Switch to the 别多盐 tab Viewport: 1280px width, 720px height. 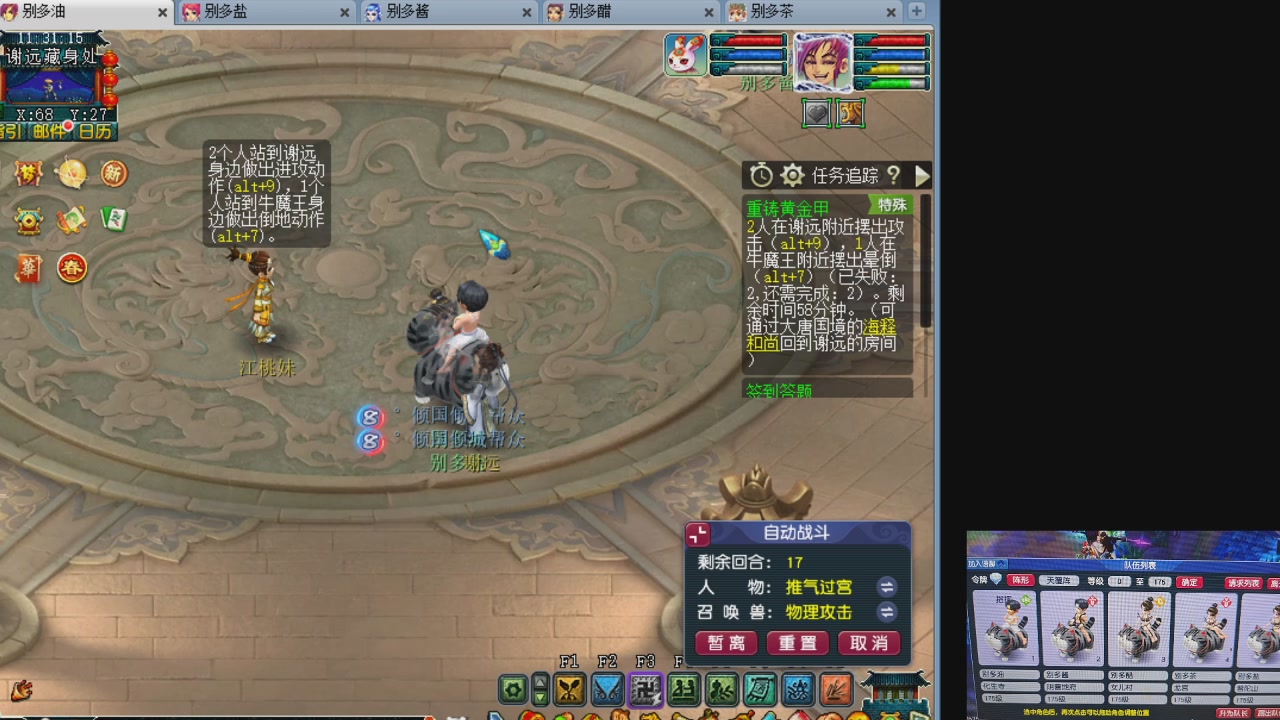pos(230,13)
